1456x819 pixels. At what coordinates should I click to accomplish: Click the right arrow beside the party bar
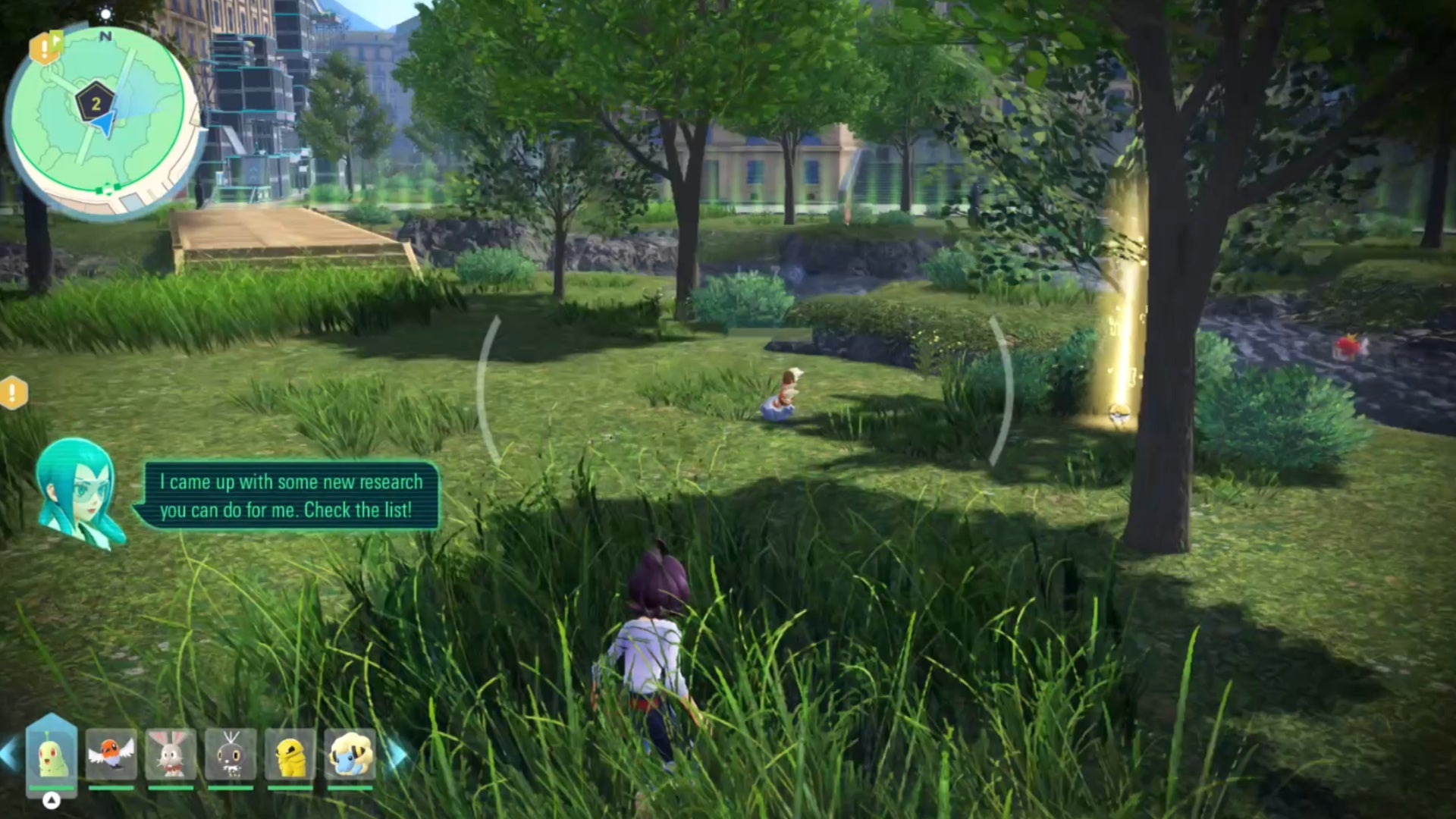397,755
